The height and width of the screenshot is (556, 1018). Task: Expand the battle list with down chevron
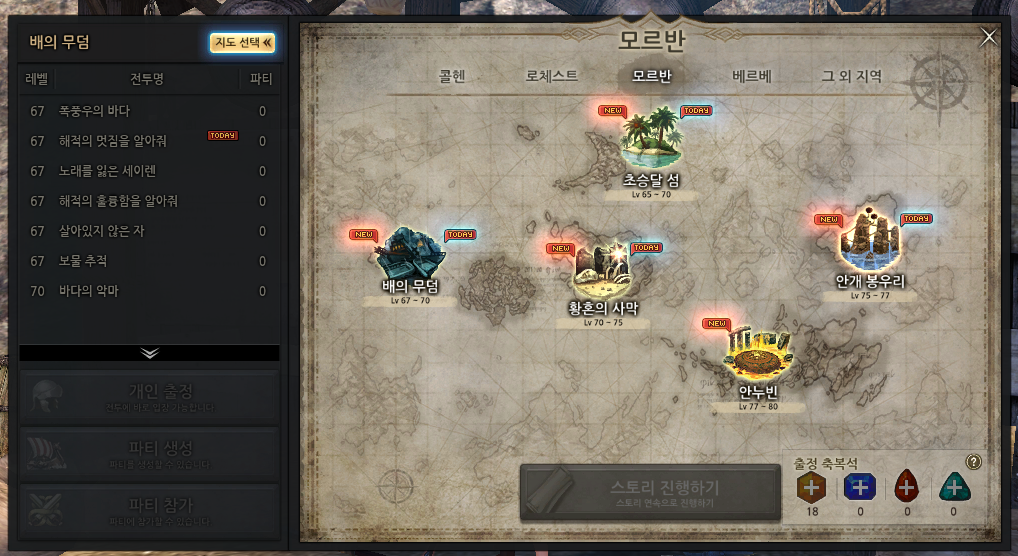pos(150,353)
